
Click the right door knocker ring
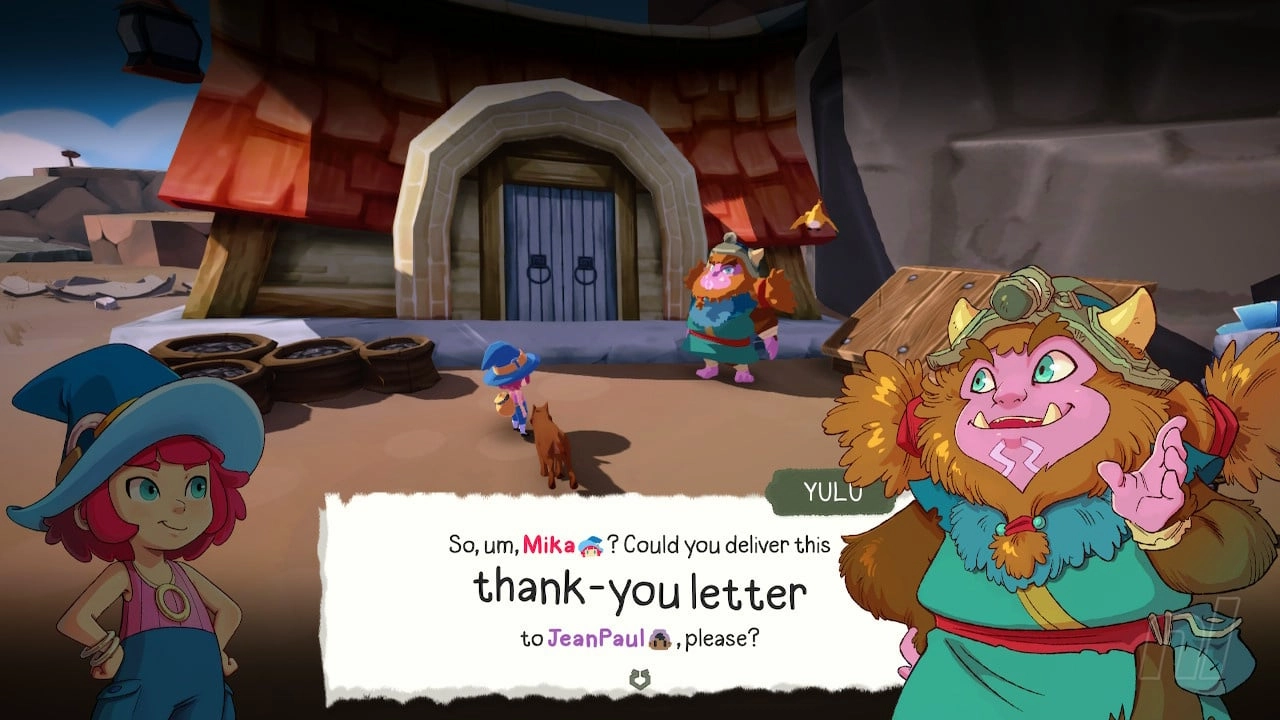tap(585, 275)
